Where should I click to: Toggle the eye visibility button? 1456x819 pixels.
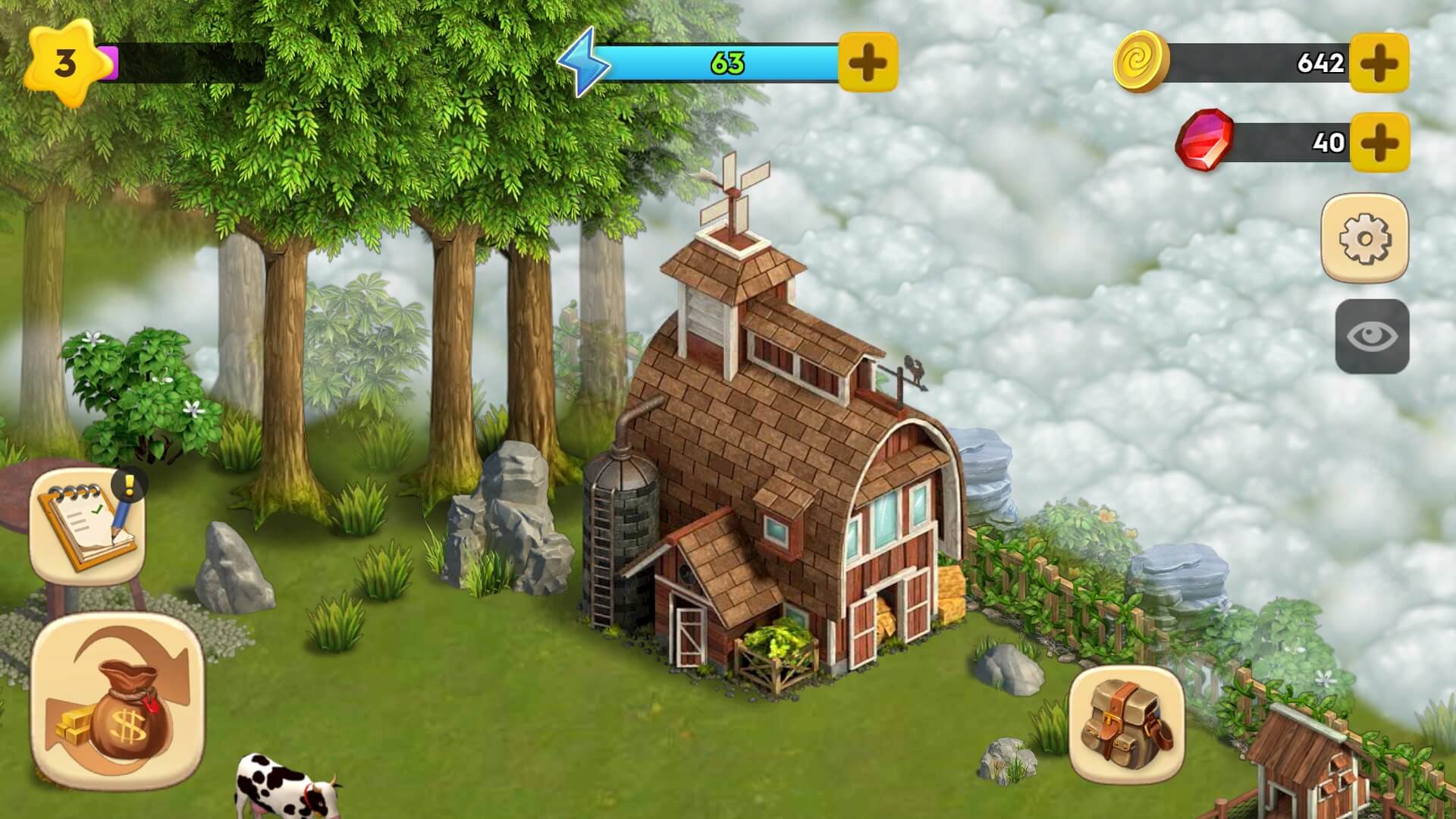(1372, 337)
